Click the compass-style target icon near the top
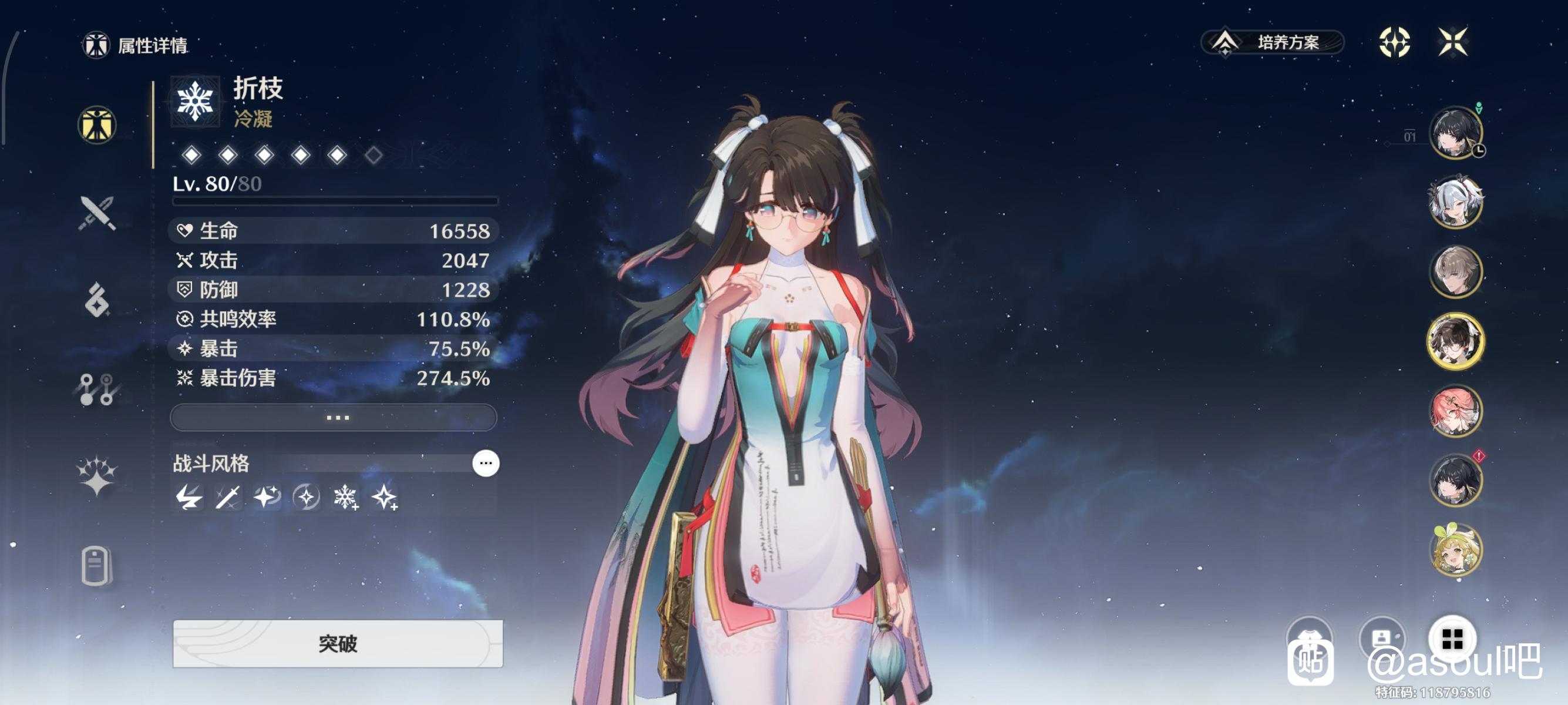This screenshot has height=705, width=1568. 1394,42
